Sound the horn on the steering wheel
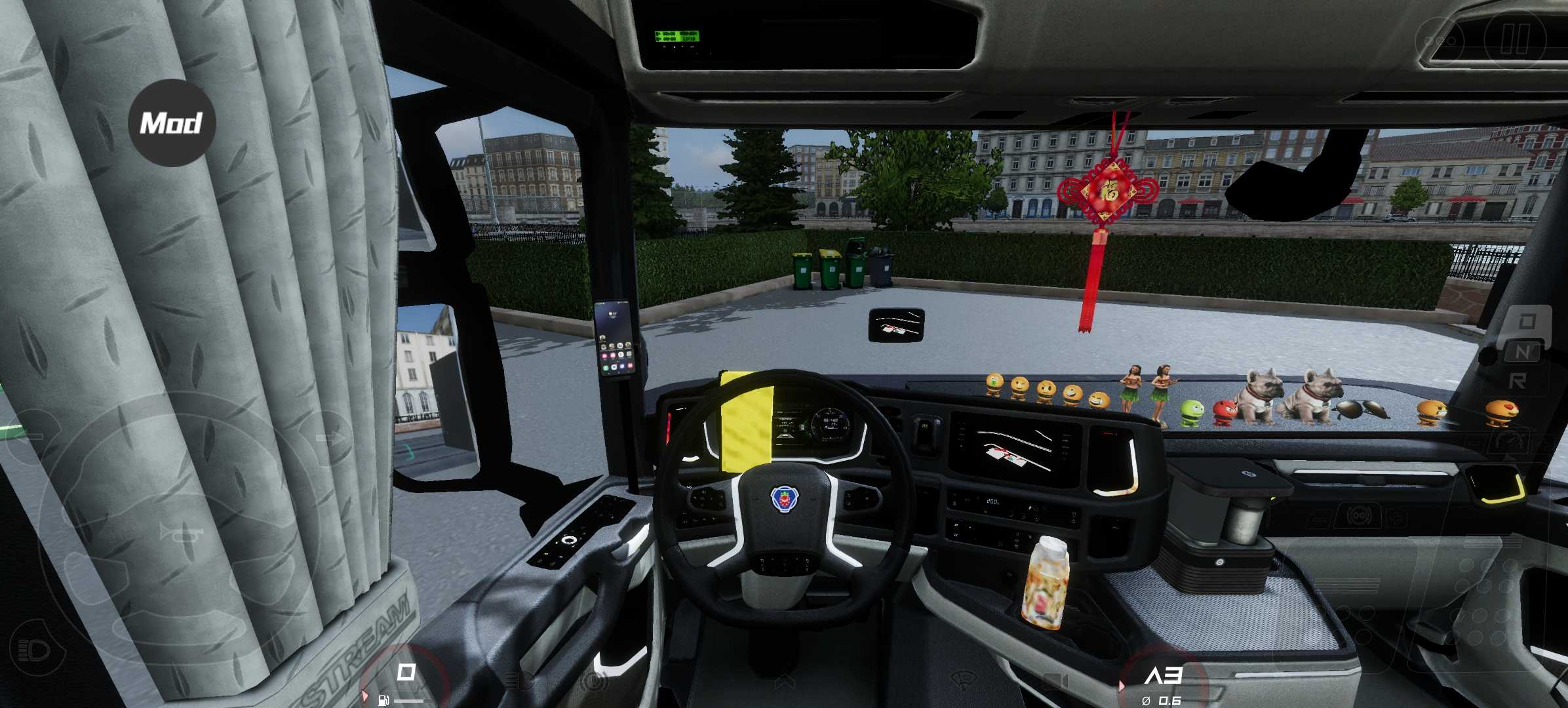The width and height of the screenshot is (1568, 708). tap(180, 532)
